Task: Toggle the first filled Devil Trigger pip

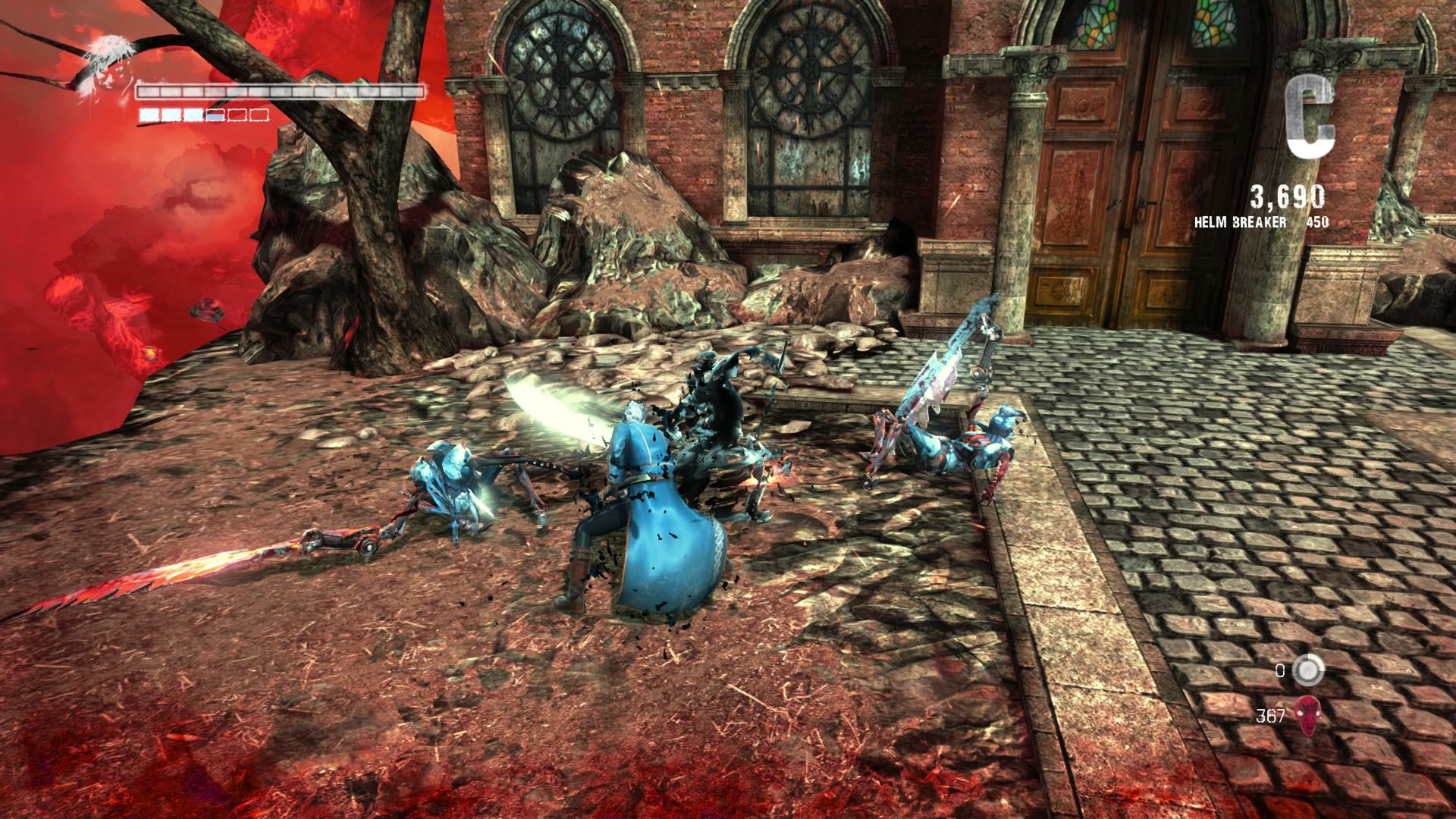Action: click(149, 115)
